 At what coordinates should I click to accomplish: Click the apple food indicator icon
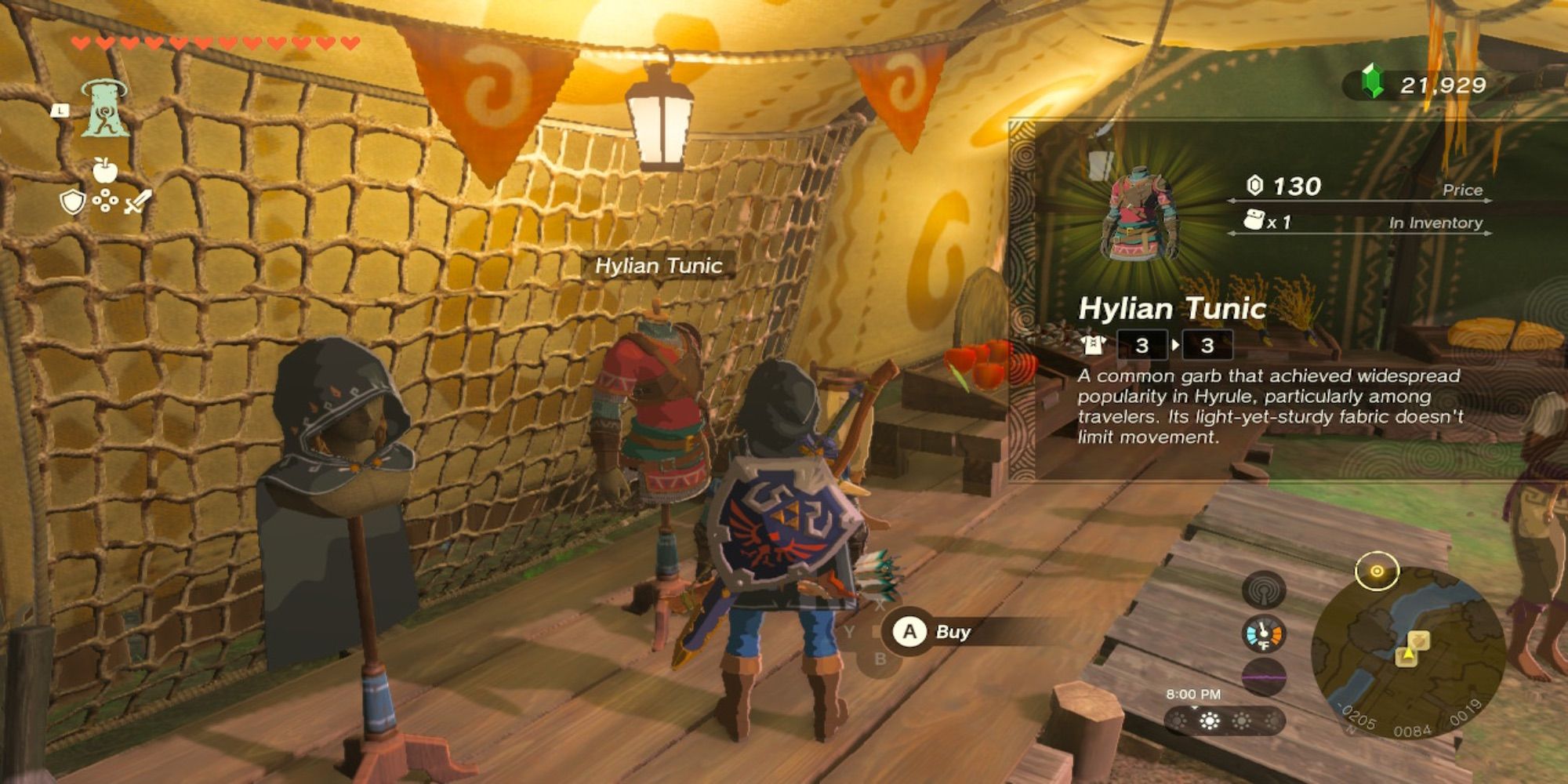coord(104,169)
